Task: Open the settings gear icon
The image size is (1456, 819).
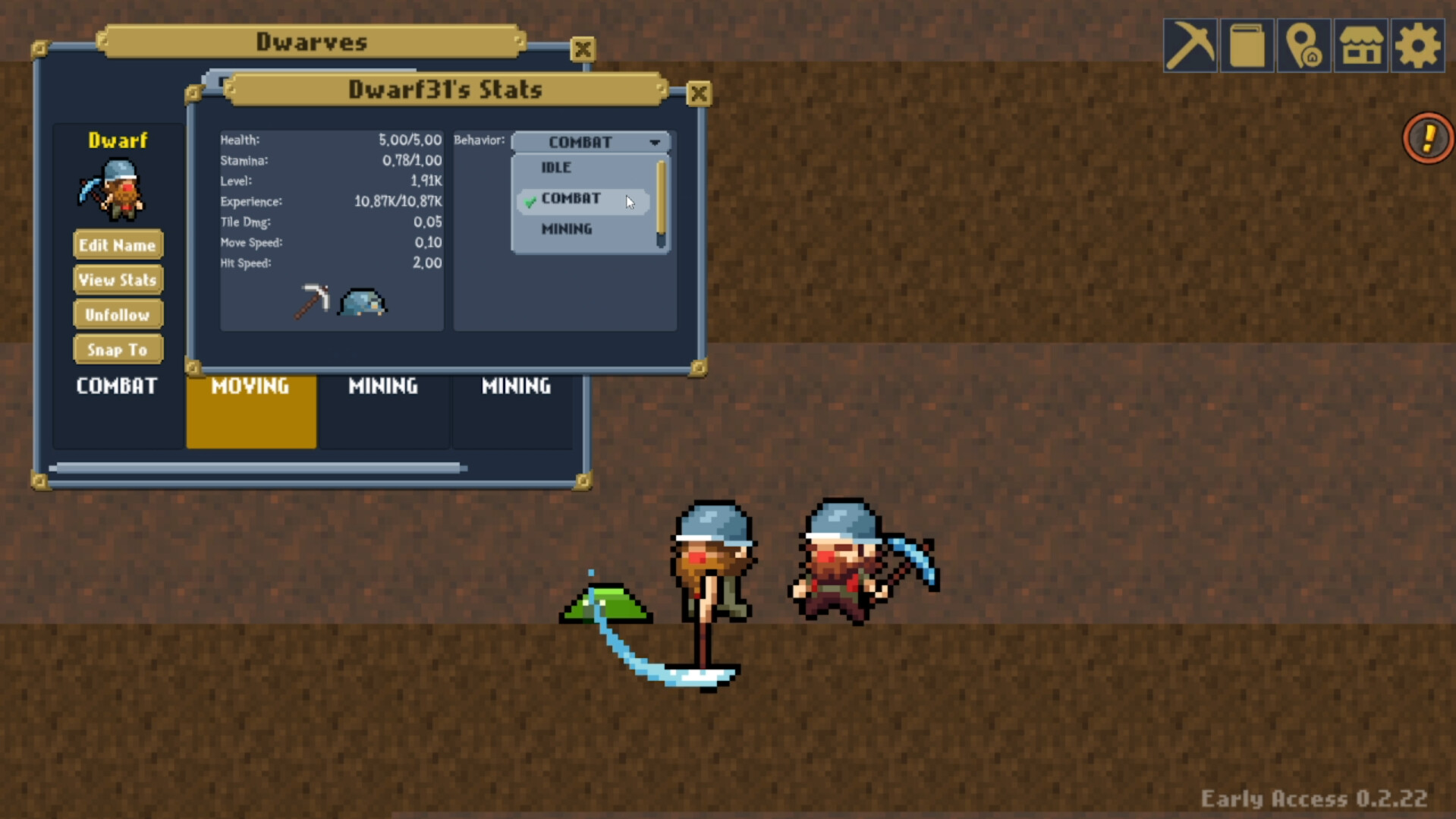Action: click(x=1417, y=45)
